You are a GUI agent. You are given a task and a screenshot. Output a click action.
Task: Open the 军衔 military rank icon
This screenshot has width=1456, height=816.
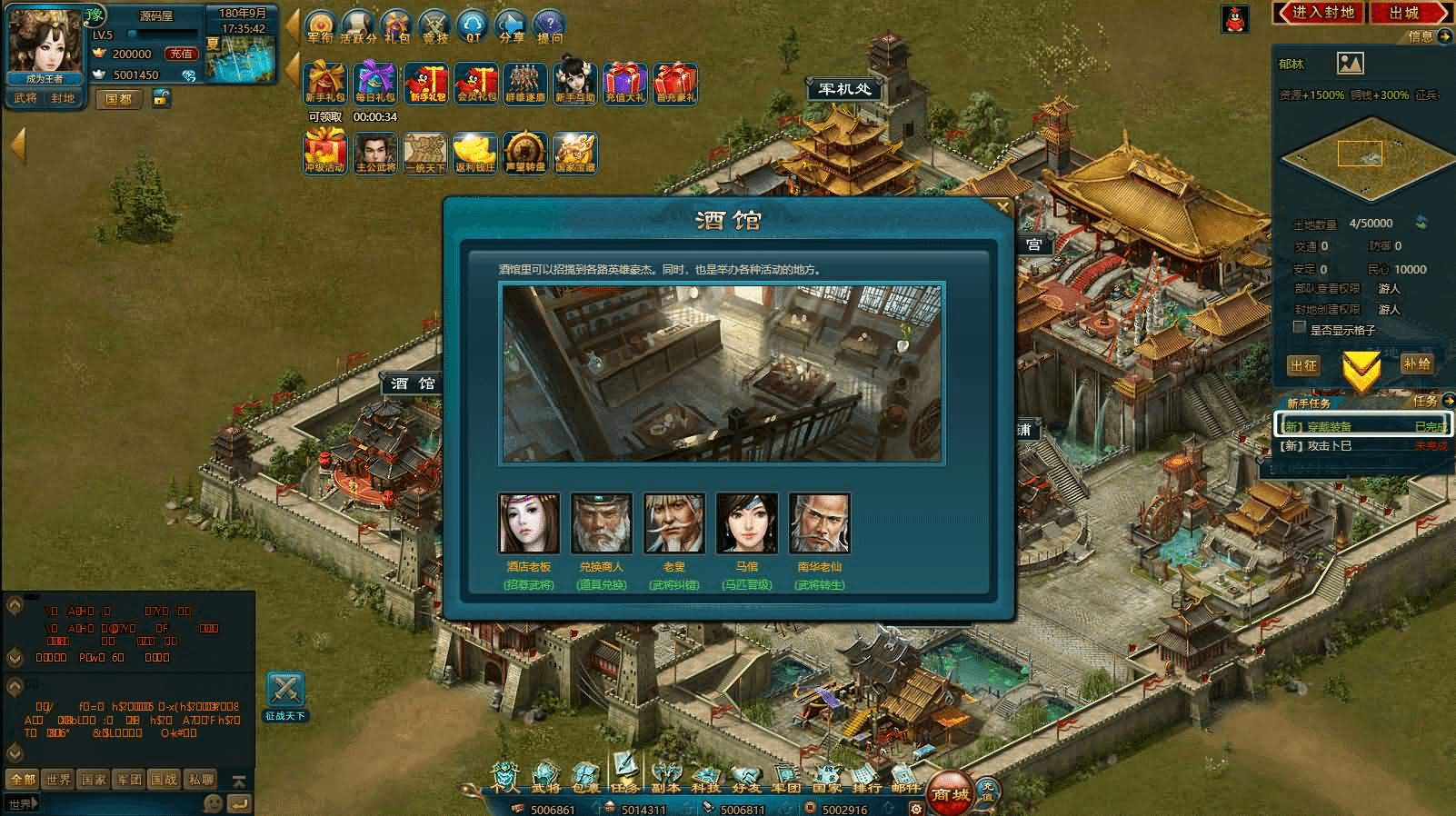tap(320, 25)
